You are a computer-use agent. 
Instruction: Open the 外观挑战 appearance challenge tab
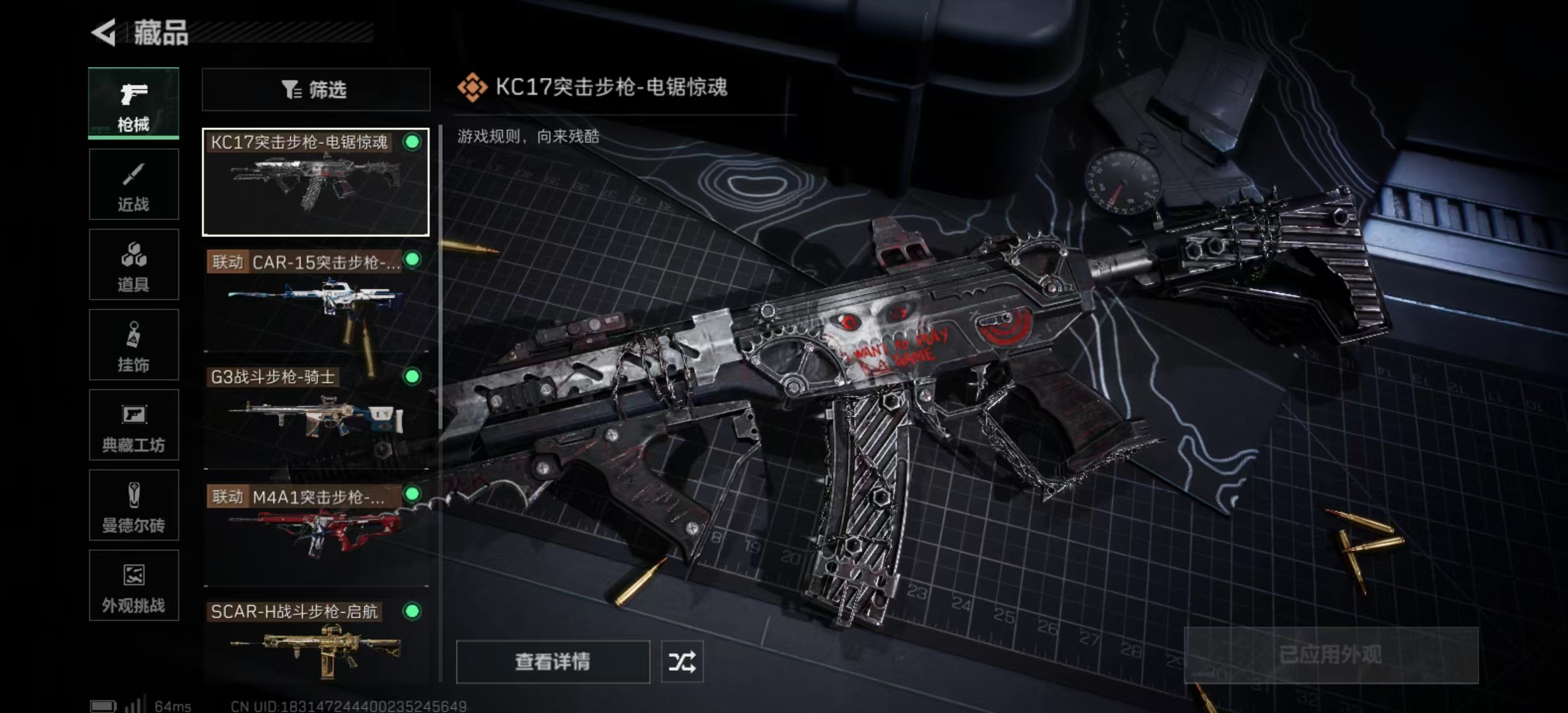point(133,586)
